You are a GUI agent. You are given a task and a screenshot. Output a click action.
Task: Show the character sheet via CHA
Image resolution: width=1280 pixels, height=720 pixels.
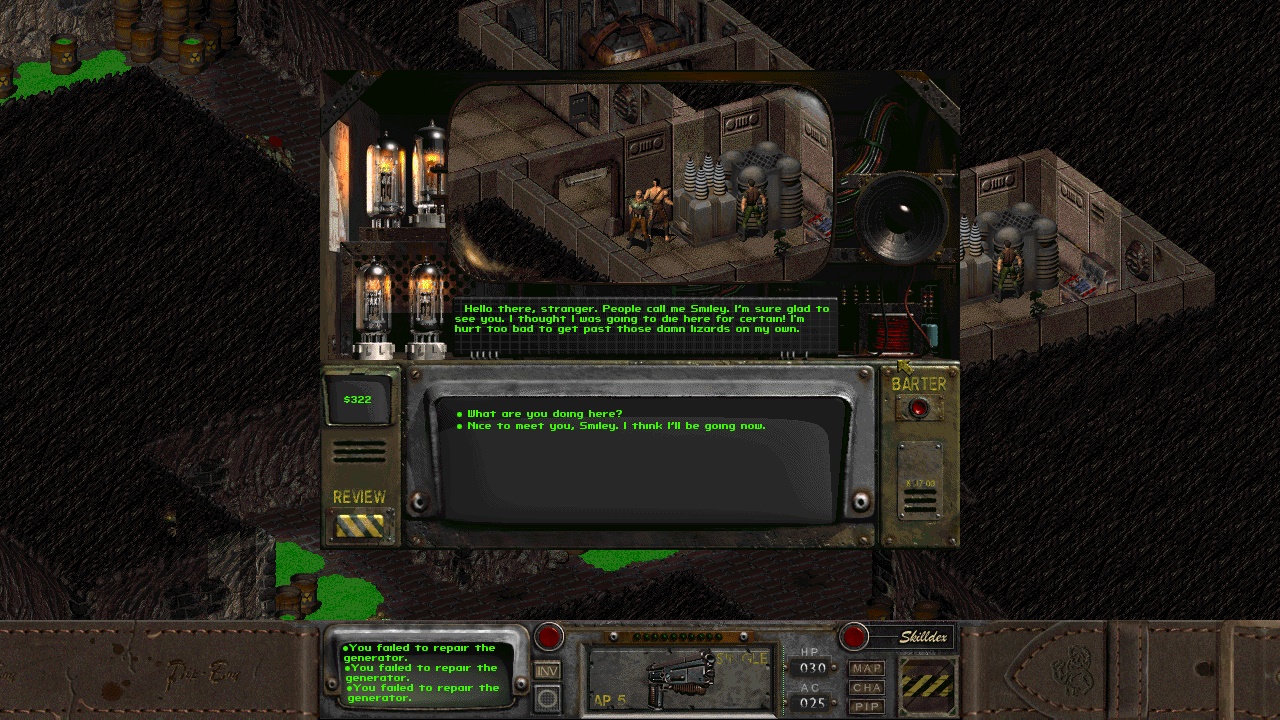866,687
